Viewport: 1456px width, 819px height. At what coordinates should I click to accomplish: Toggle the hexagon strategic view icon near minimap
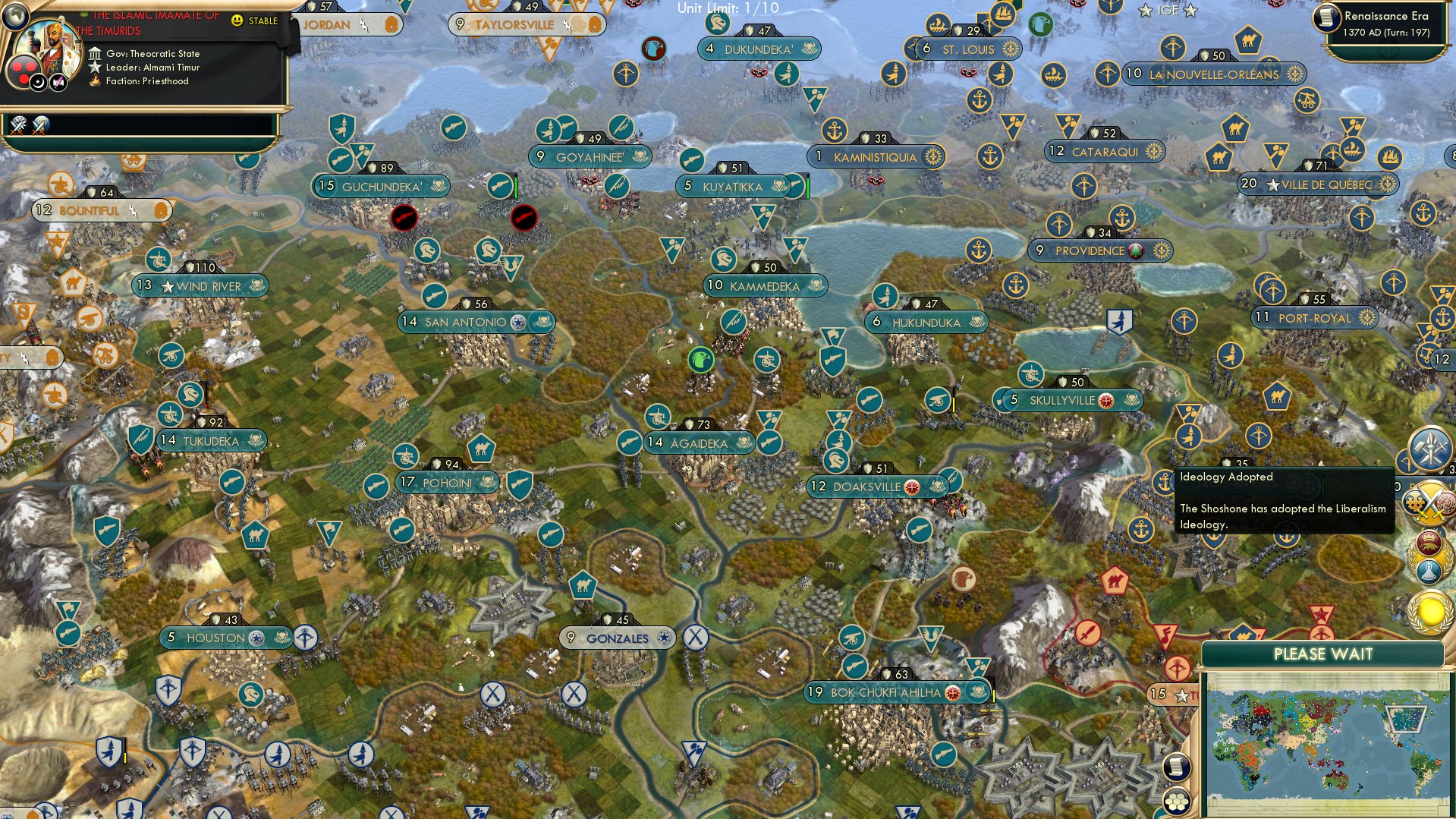1177,802
